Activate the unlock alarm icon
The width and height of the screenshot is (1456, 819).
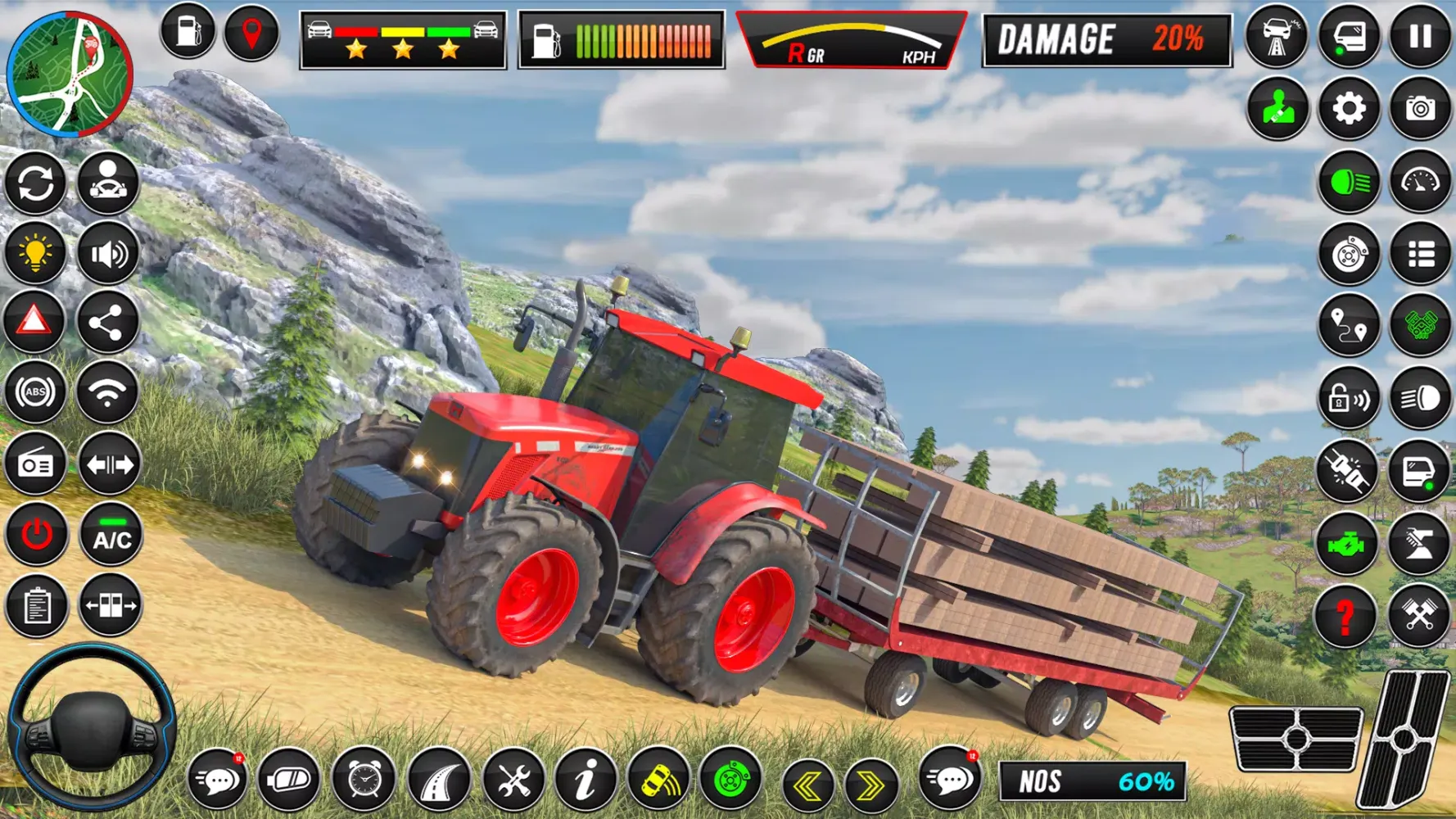[x=1350, y=401]
